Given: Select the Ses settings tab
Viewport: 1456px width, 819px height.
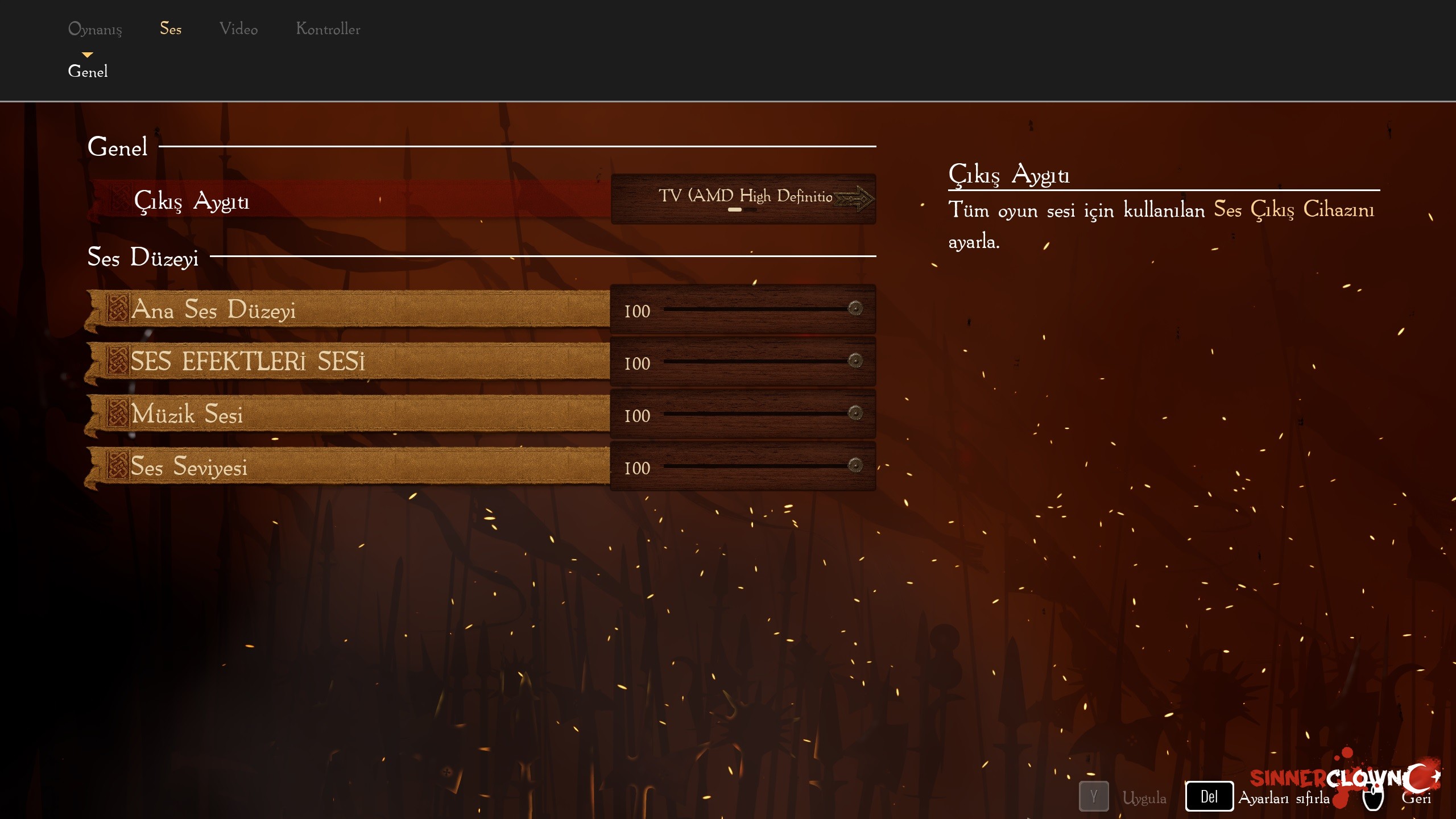Looking at the screenshot, I should click(171, 29).
